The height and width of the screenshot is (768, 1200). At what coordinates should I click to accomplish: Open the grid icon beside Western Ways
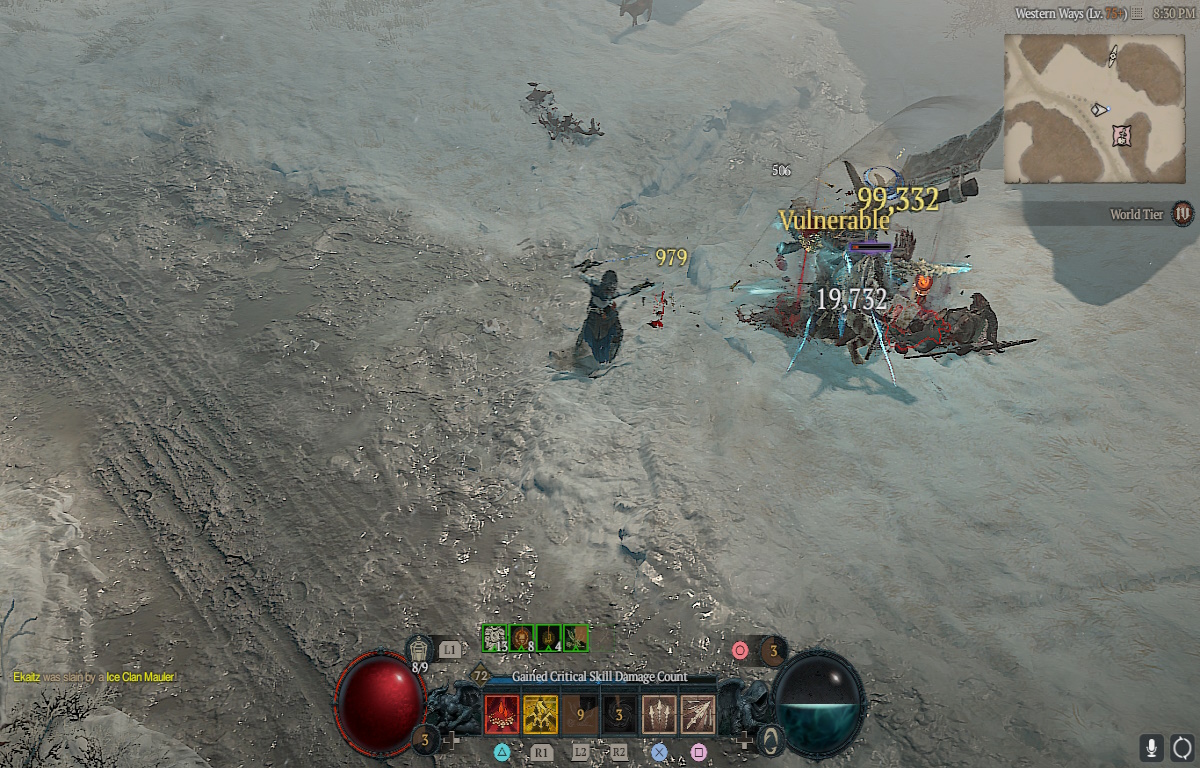pos(1136,14)
